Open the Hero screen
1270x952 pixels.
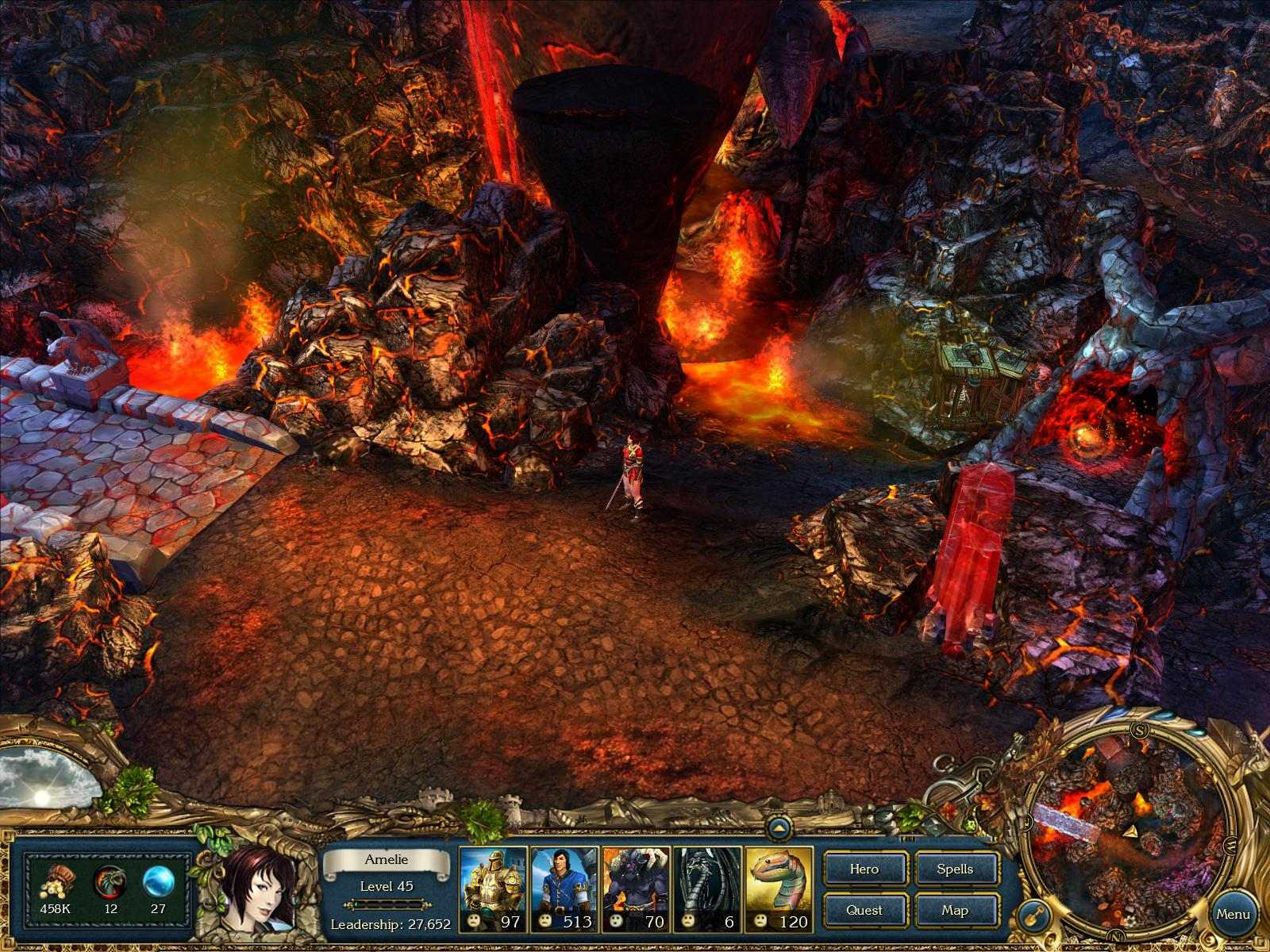[x=864, y=869]
